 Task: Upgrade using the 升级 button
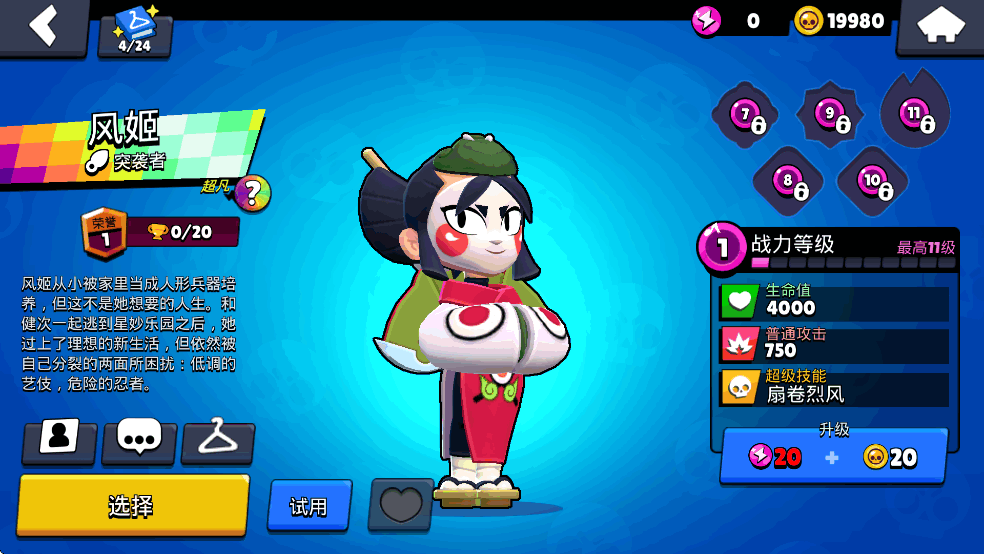pos(833,456)
